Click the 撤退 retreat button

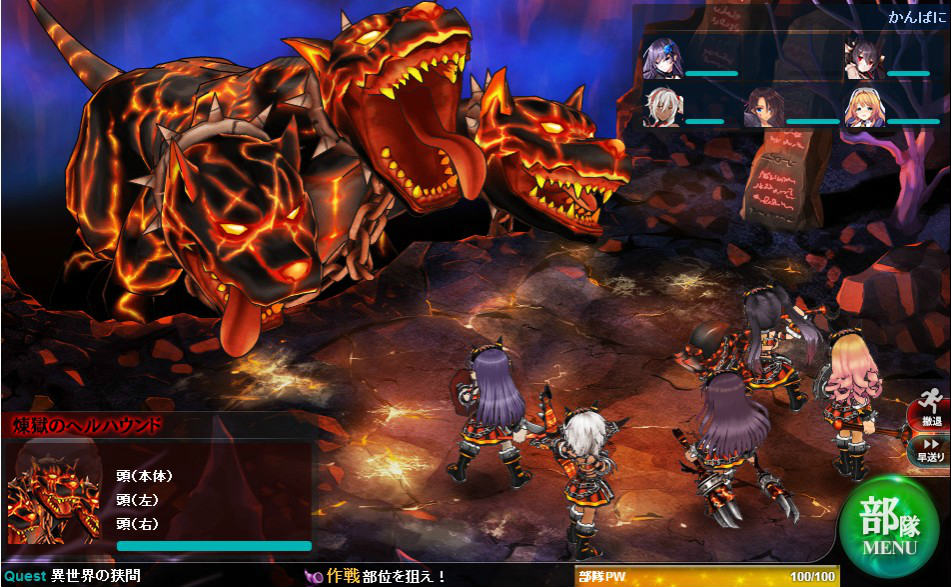click(930, 410)
